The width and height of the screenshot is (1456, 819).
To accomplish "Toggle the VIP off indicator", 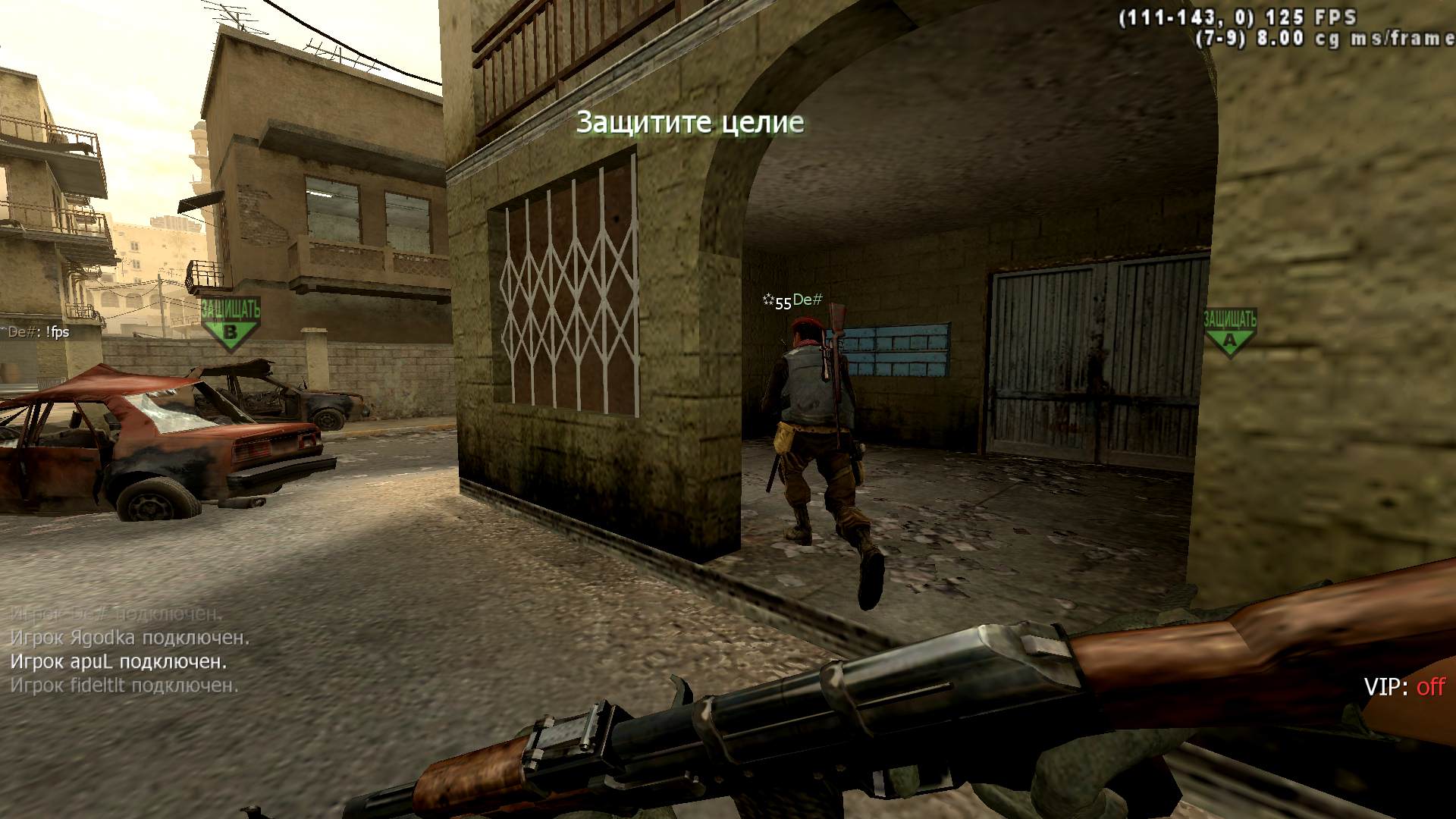I will (x=1404, y=687).
